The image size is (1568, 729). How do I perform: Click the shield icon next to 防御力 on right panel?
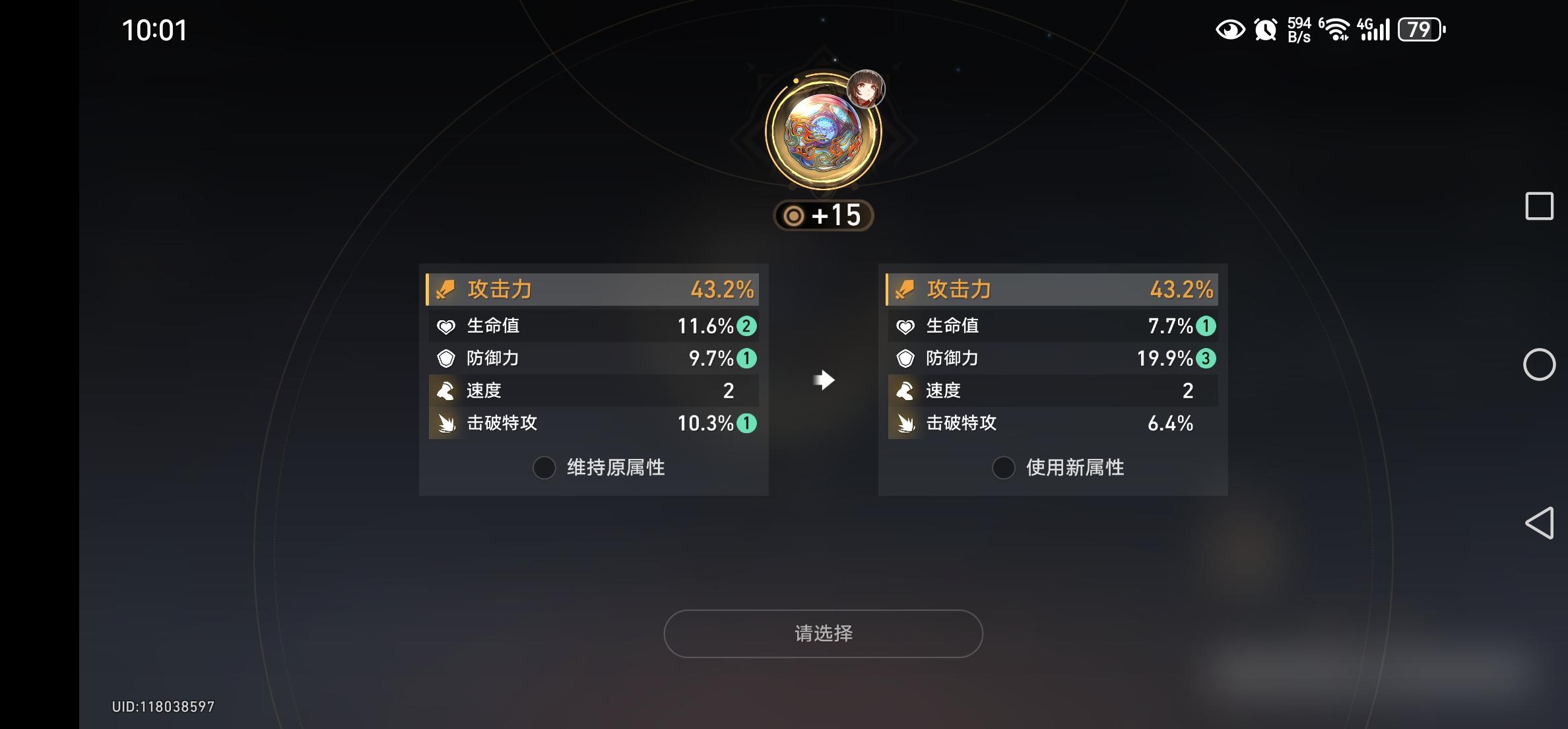coord(907,358)
